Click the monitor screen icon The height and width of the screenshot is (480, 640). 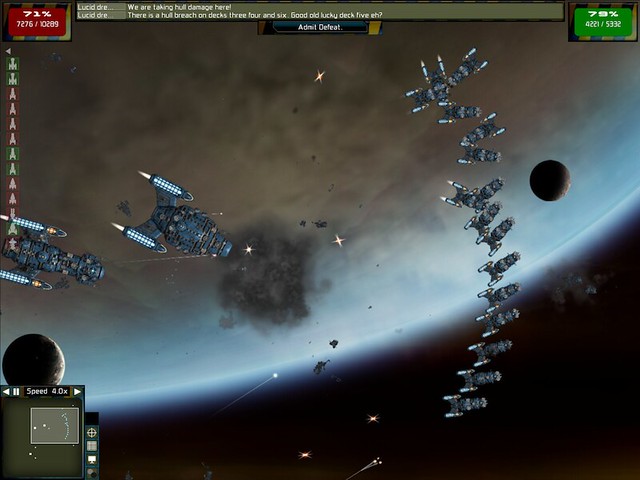point(92,459)
